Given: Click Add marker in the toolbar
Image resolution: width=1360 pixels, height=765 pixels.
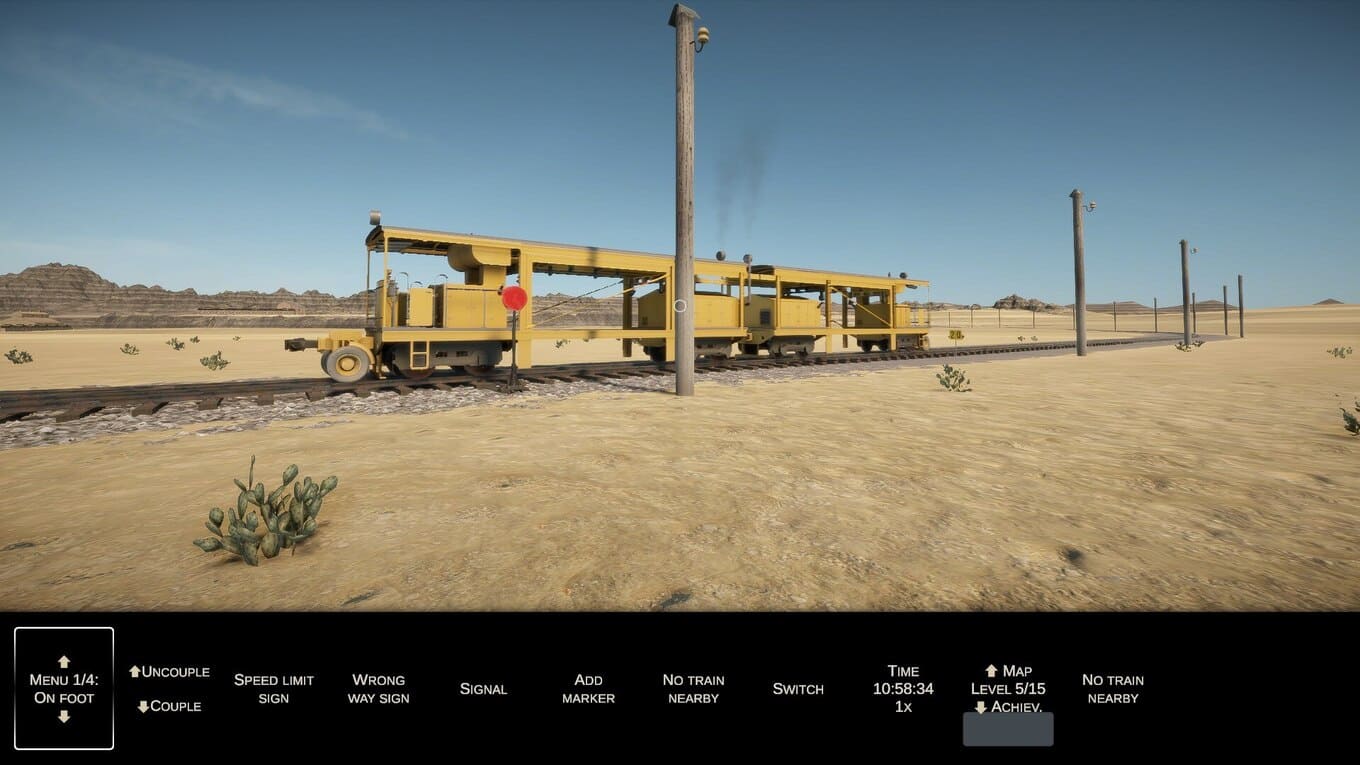Looking at the screenshot, I should 588,688.
